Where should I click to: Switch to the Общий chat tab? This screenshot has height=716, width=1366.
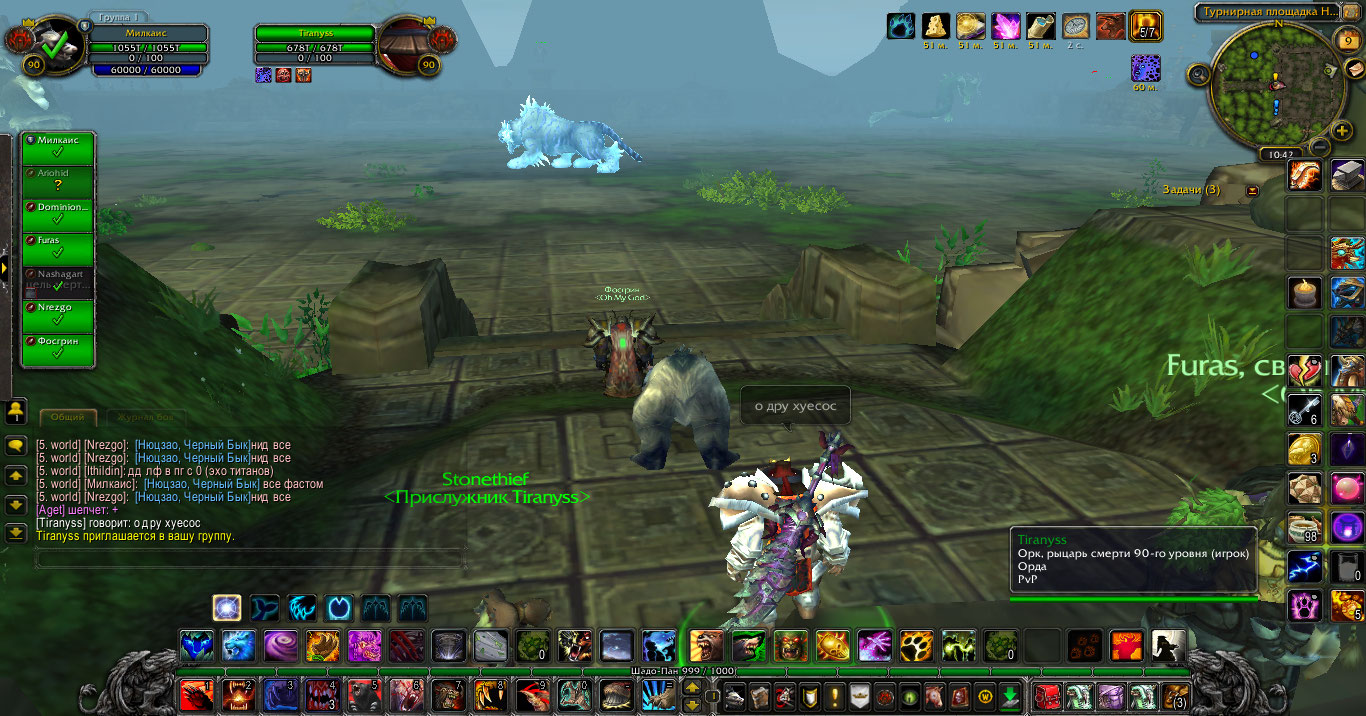[x=68, y=417]
